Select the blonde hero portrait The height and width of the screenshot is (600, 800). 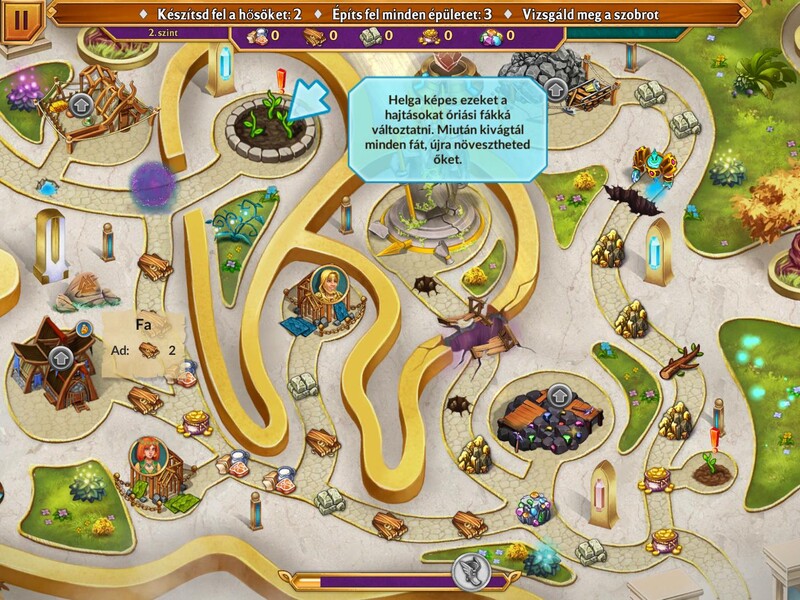[x=326, y=284]
